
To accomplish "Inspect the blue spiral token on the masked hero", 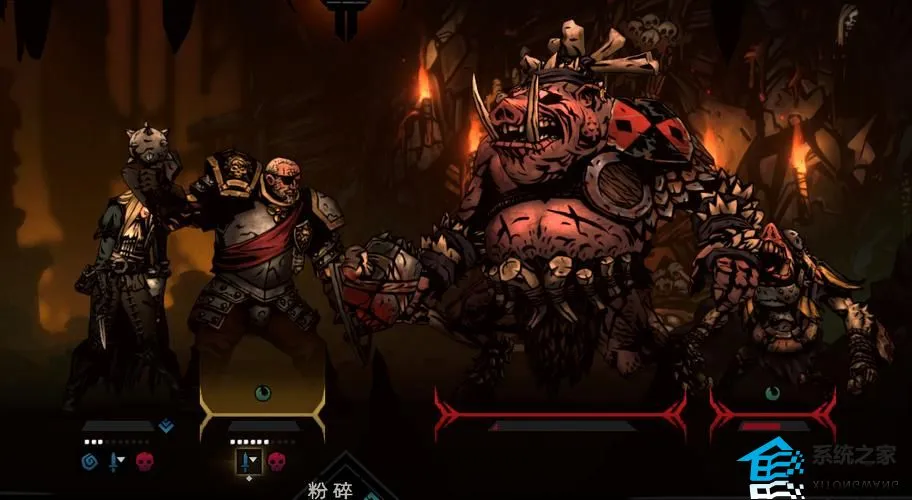I will pos(88,461).
